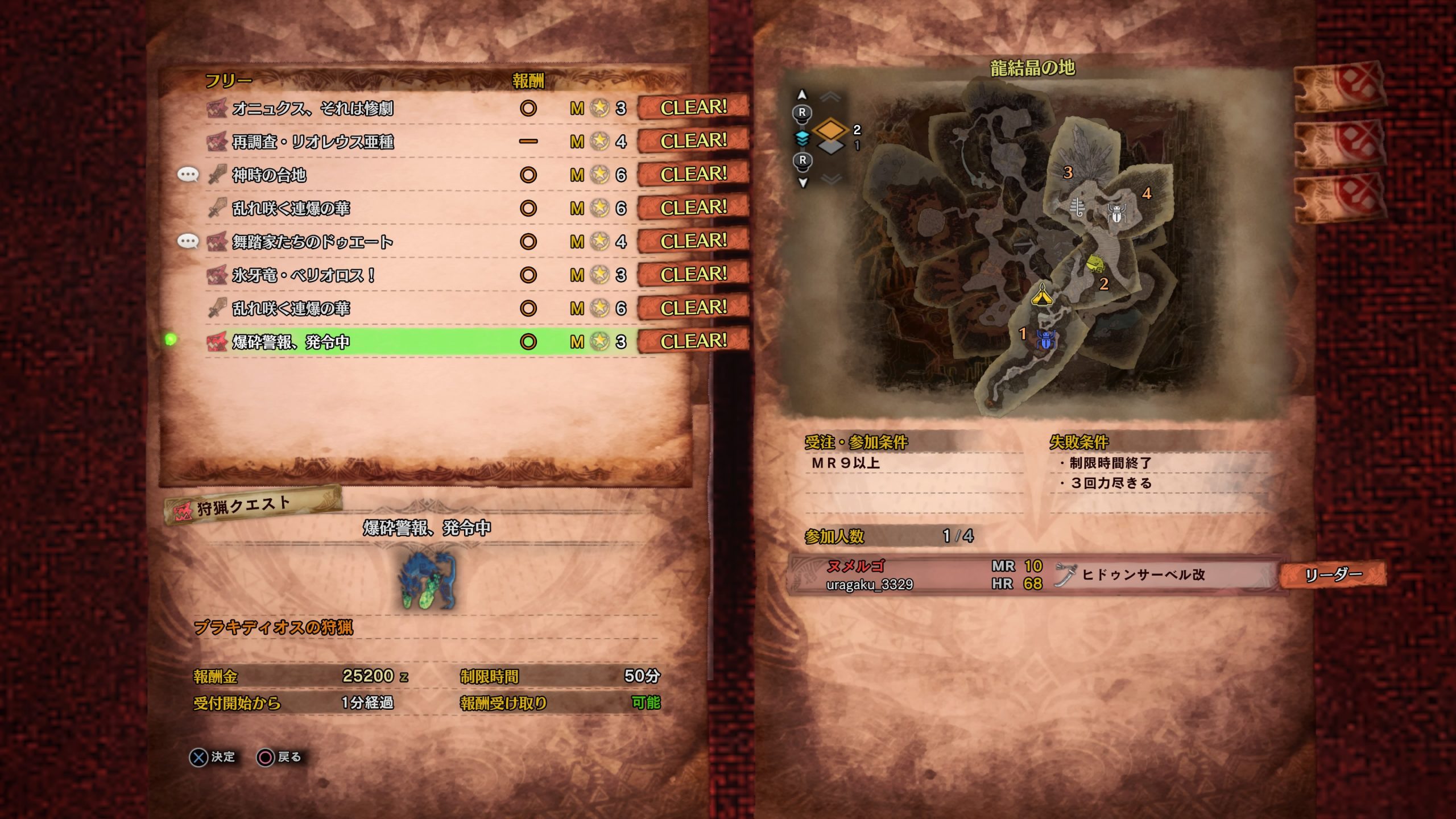Select the highlighted 爆砕警報、発令中 quest
This screenshot has height=819, width=1456.
[x=291, y=342]
